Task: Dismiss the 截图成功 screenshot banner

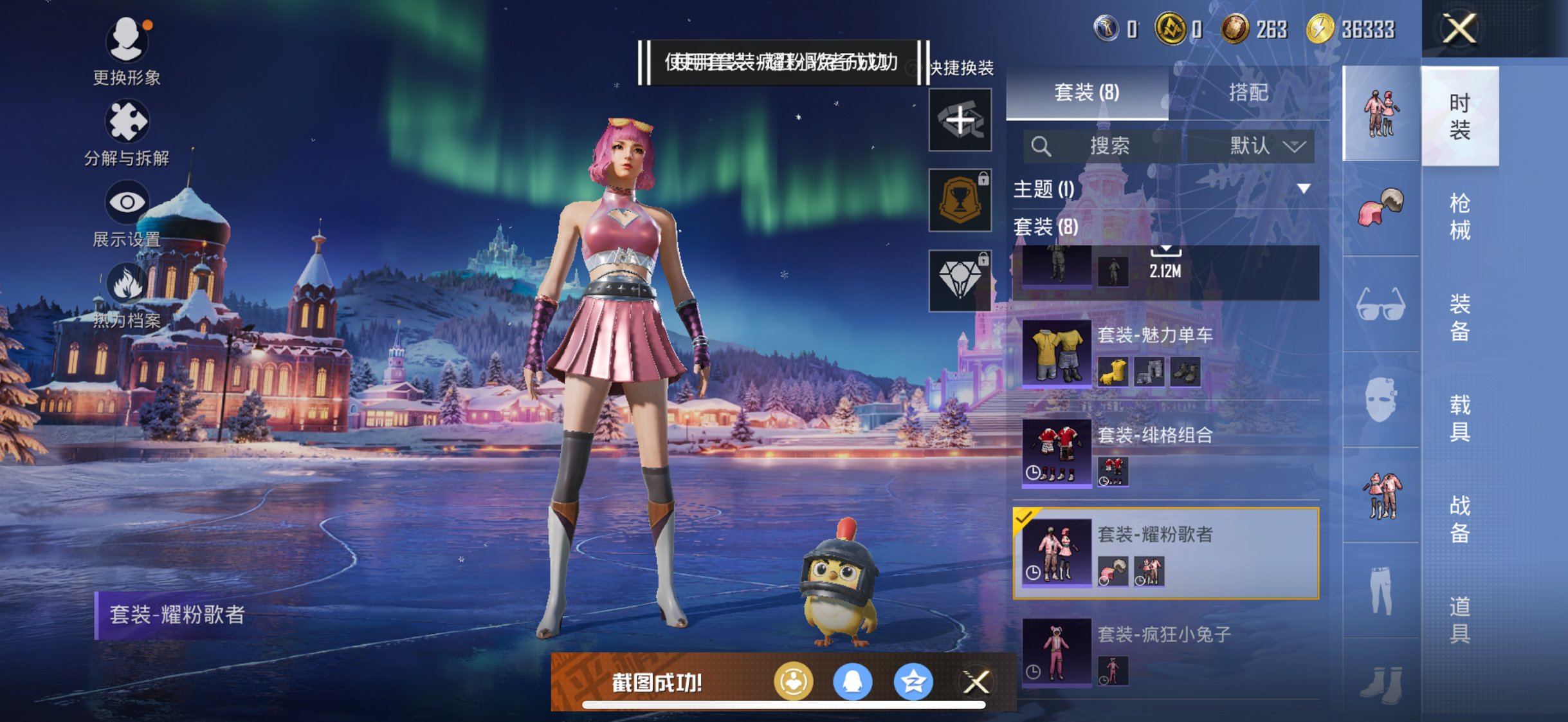Action: (976, 682)
